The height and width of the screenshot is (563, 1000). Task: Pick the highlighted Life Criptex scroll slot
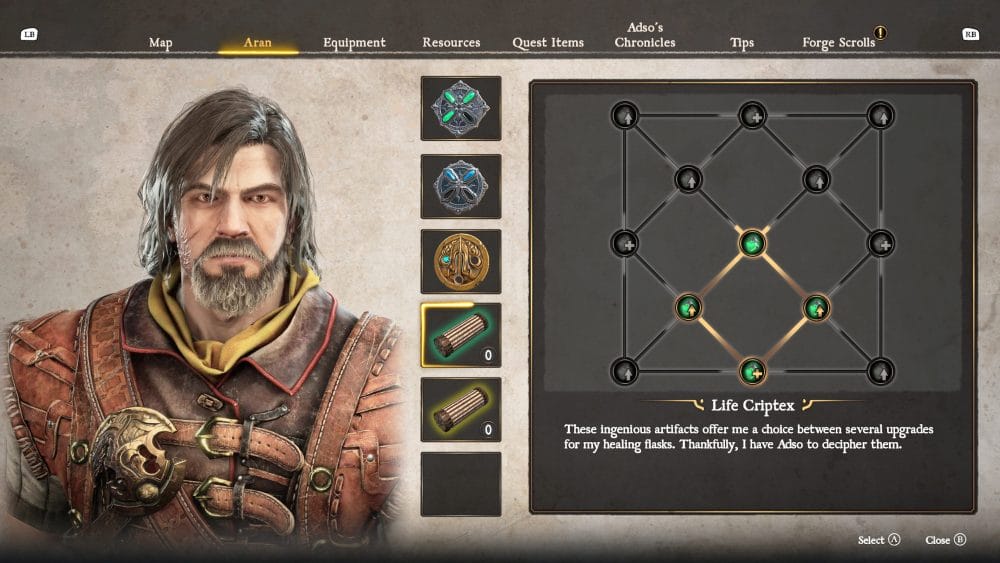[x=461, y=336]
